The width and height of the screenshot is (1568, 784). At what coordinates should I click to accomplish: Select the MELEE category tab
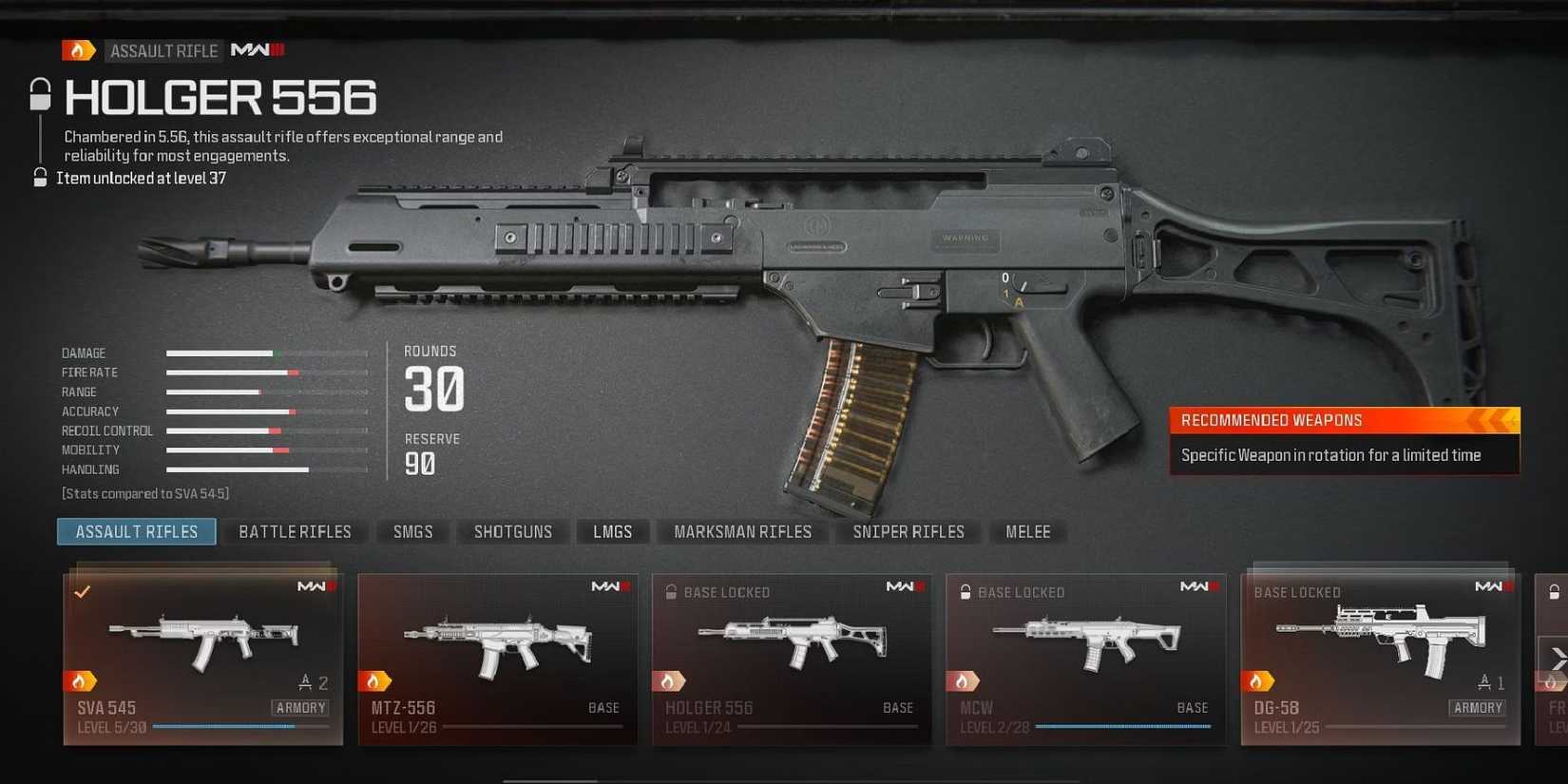click(x=1027, y=531)
